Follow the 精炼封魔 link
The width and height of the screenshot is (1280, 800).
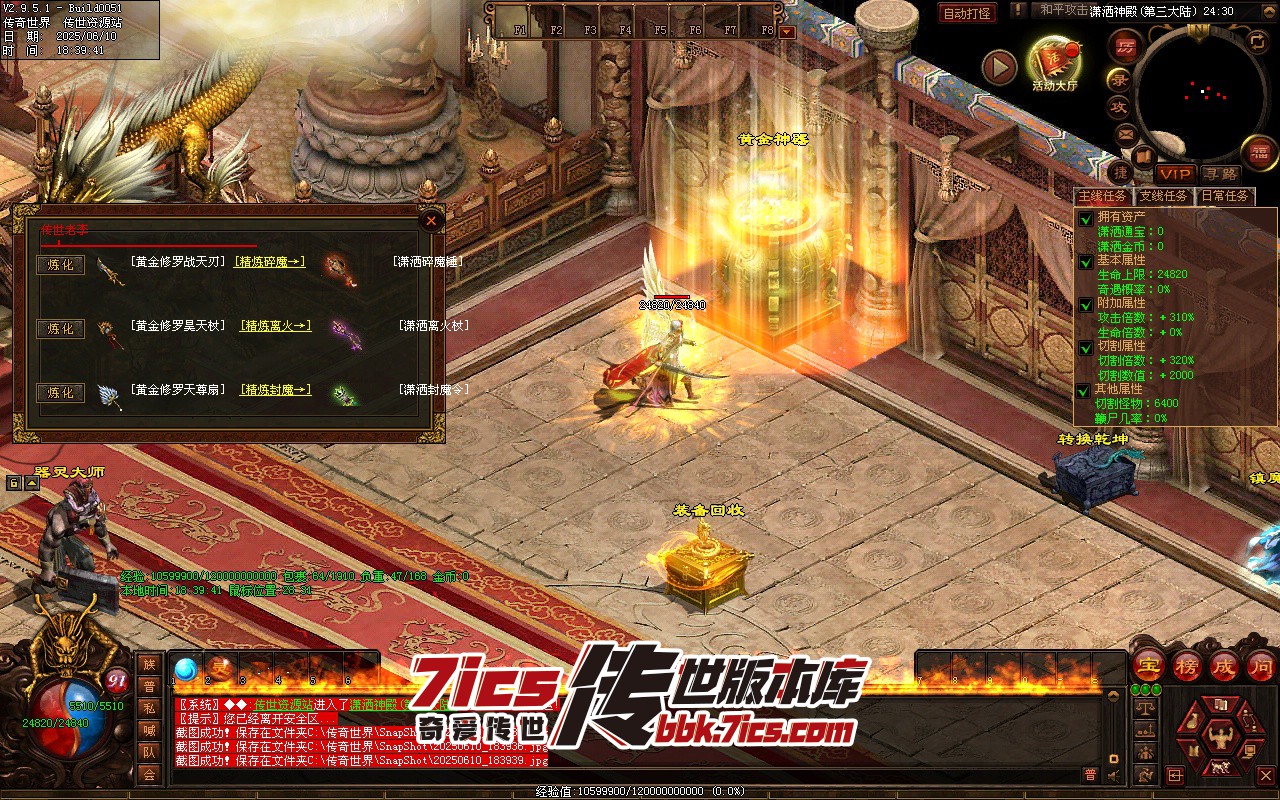276,390
